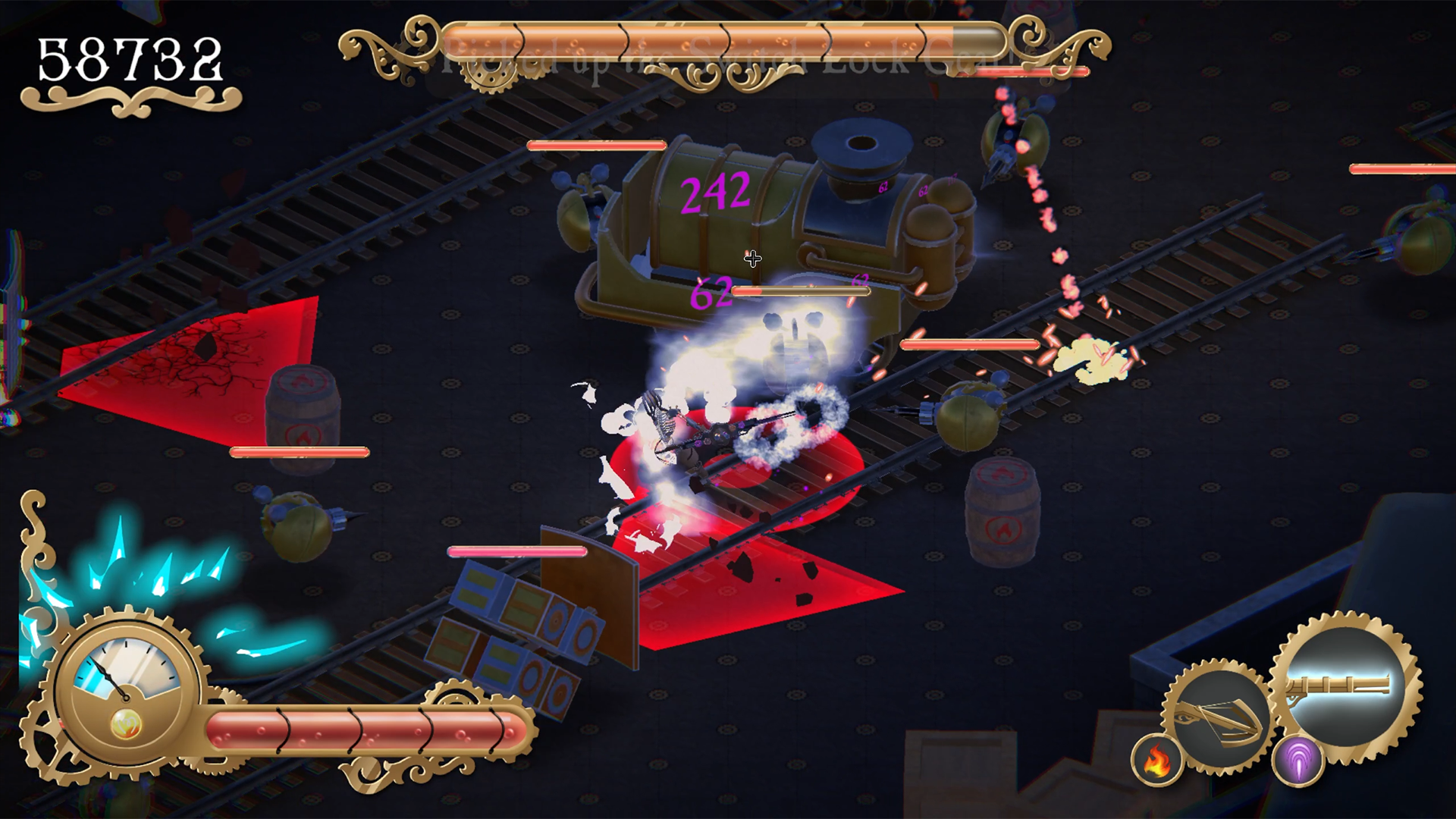Select the gatling gun weapon icon
This screenshot has height=819, width=1456.
point(1346,686)
